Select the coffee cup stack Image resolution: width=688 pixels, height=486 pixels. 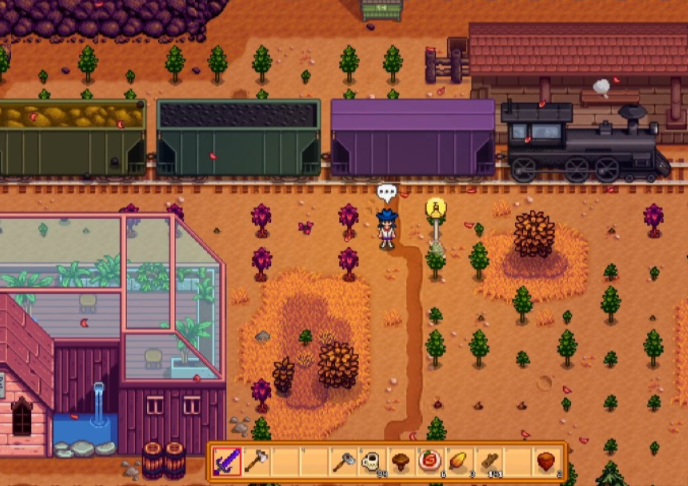[x=372, y=462]
